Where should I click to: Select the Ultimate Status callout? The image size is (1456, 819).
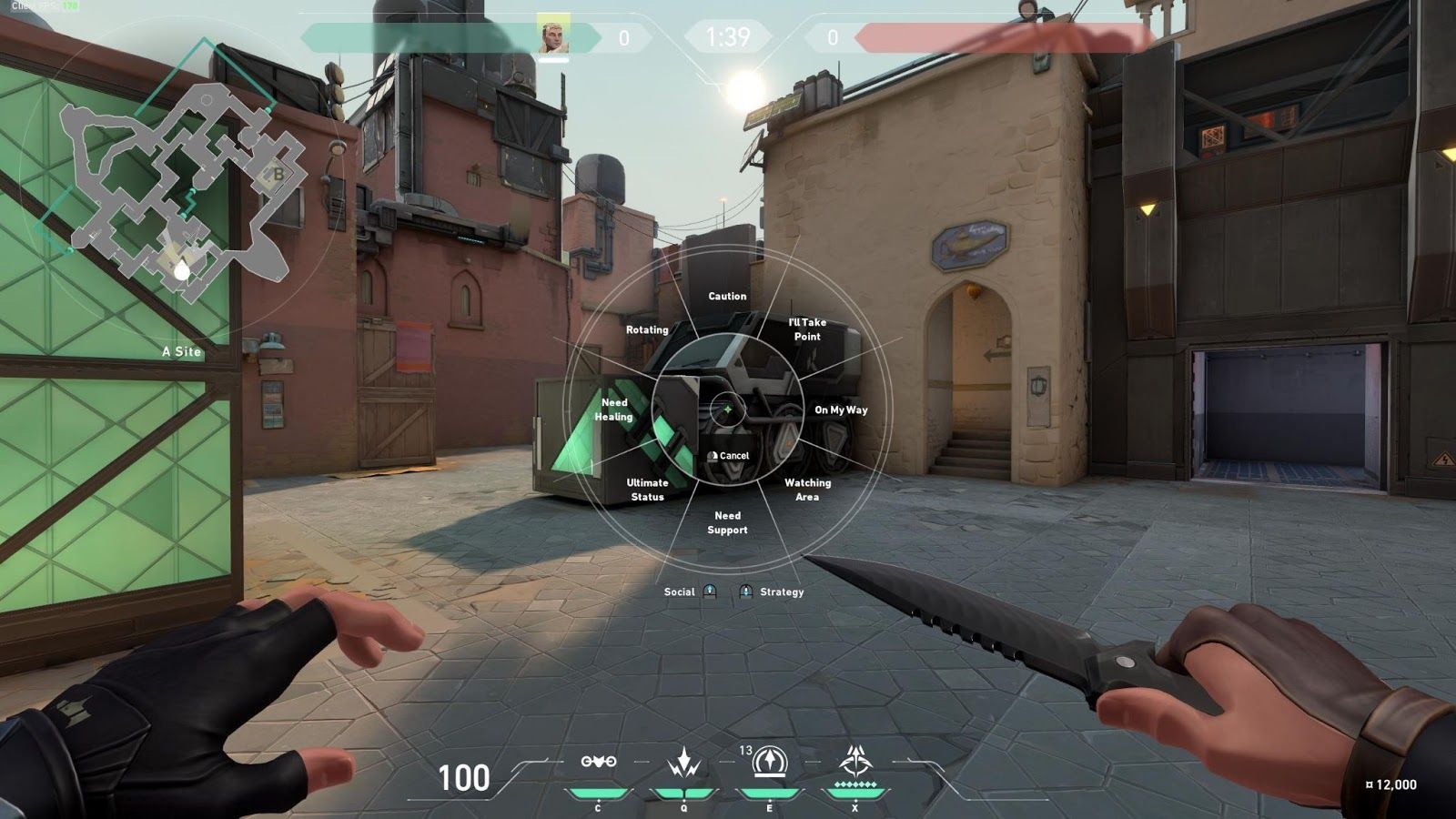(x=644, y=490)
